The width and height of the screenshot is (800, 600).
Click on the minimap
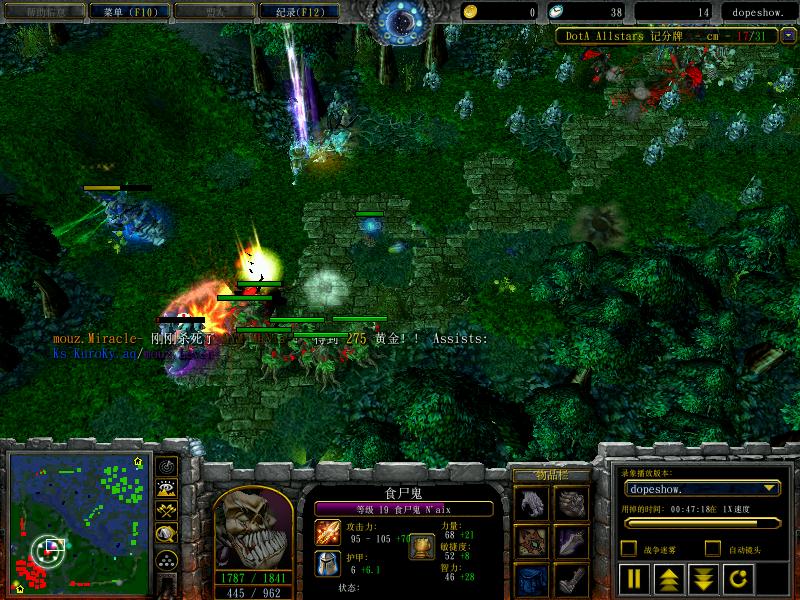point(73,522)
